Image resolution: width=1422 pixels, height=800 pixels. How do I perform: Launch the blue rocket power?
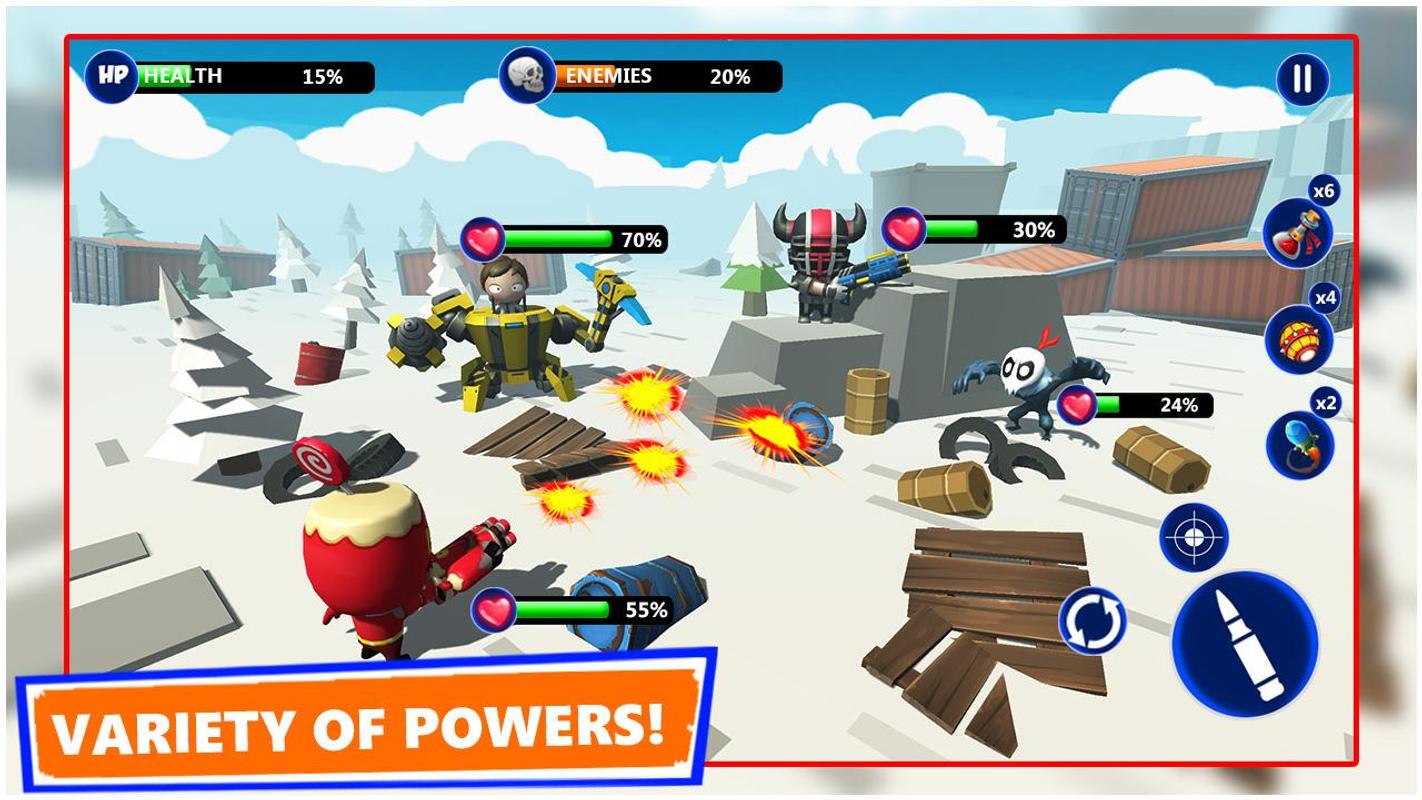pos(1299,445)
